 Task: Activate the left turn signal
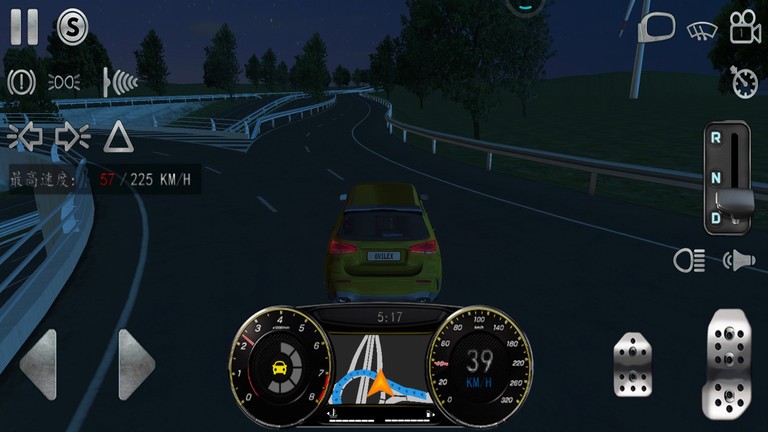(22, 136)
